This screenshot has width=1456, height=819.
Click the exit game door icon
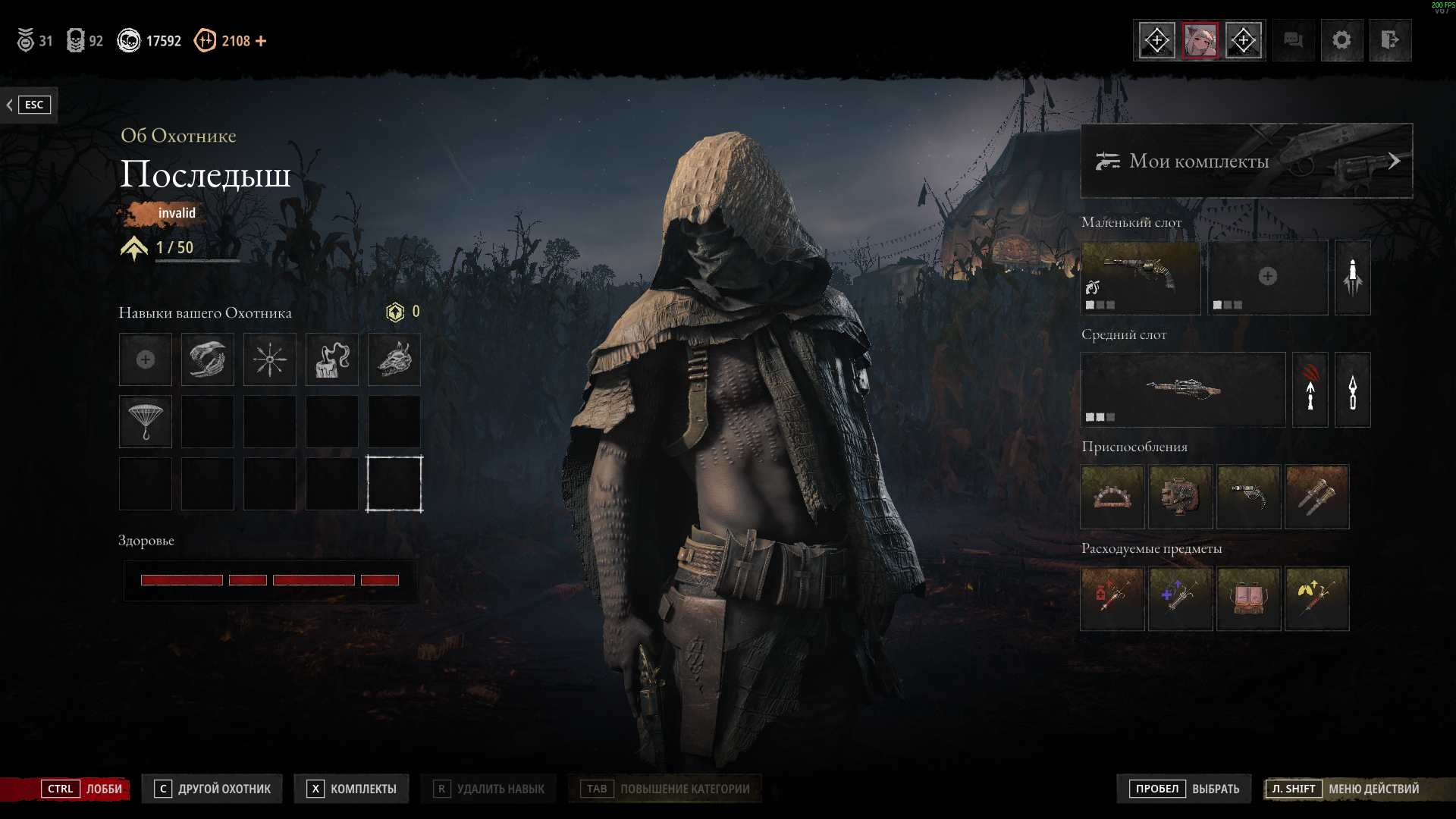[x=1390, y=40]
